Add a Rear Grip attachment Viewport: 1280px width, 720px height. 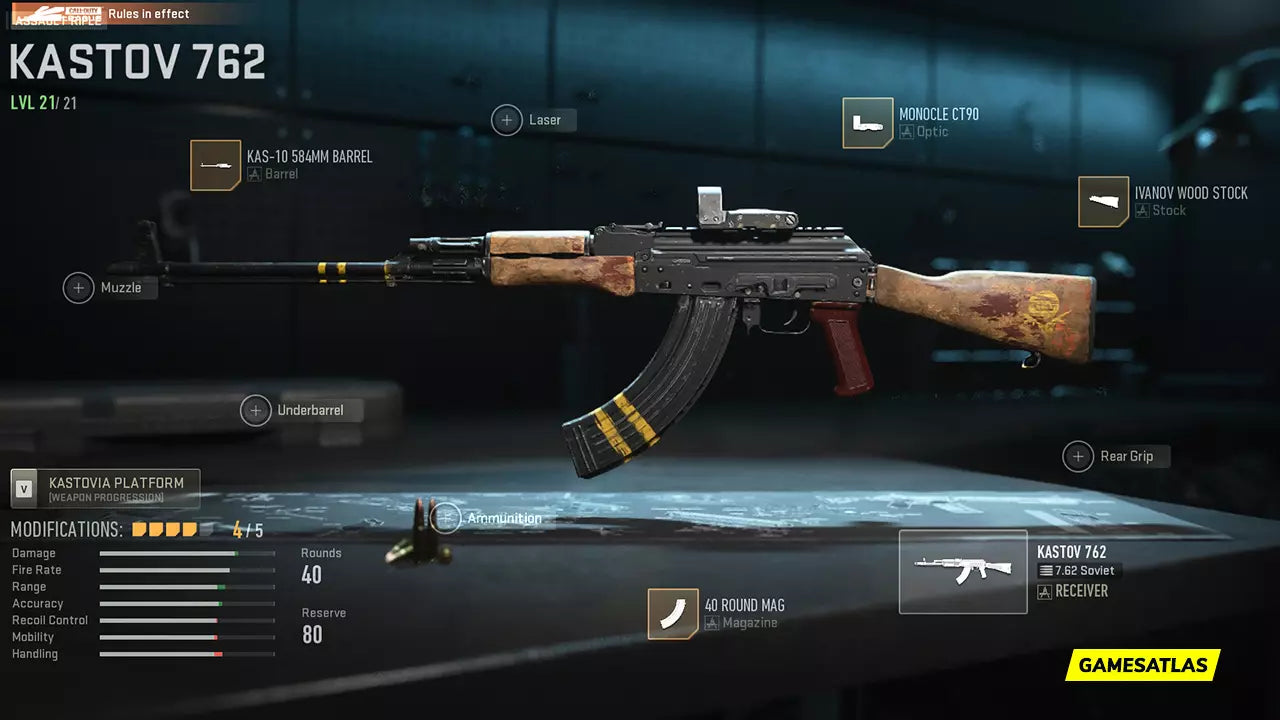tap(1078, 456)
